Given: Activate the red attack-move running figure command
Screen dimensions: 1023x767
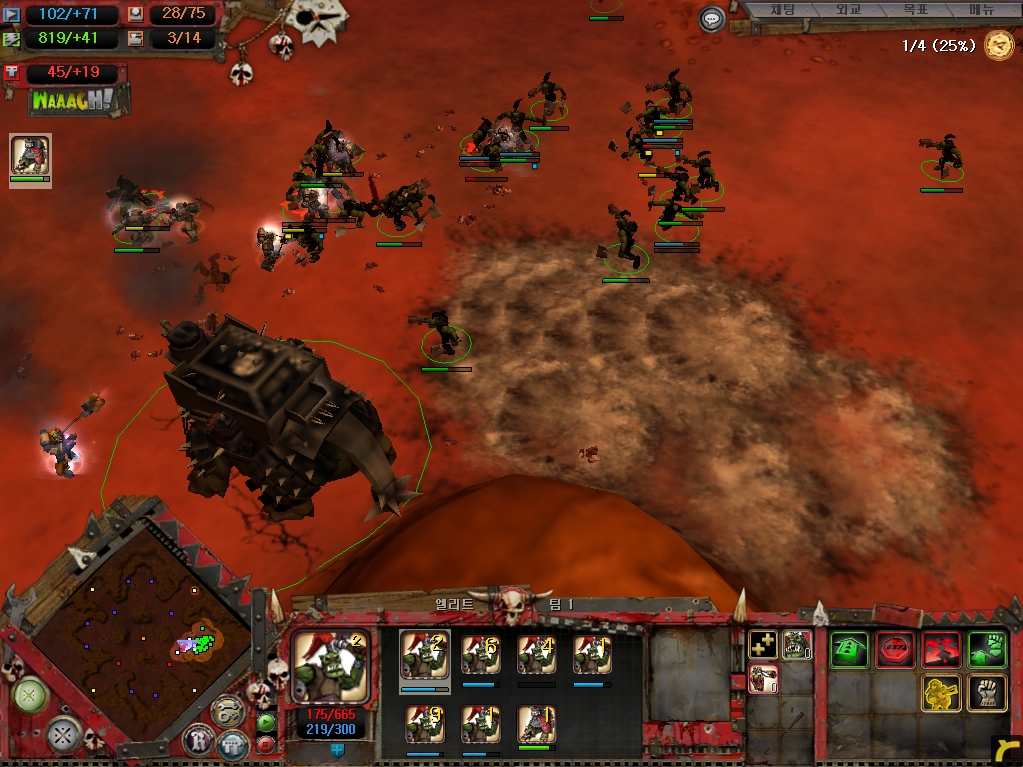Looking at the screenshot, I should (x=941, y=650).
